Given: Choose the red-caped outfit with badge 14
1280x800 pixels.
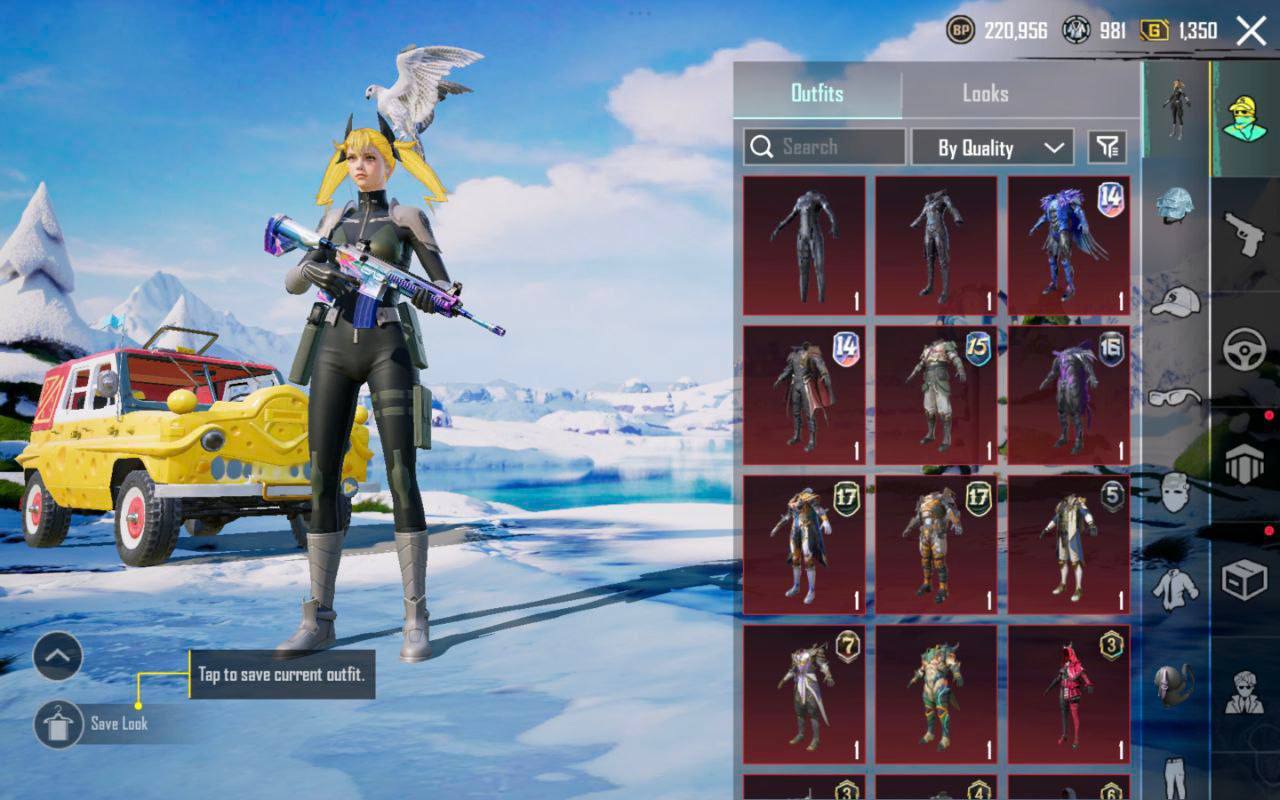Looking at the screenshot, I should [804, 395].
